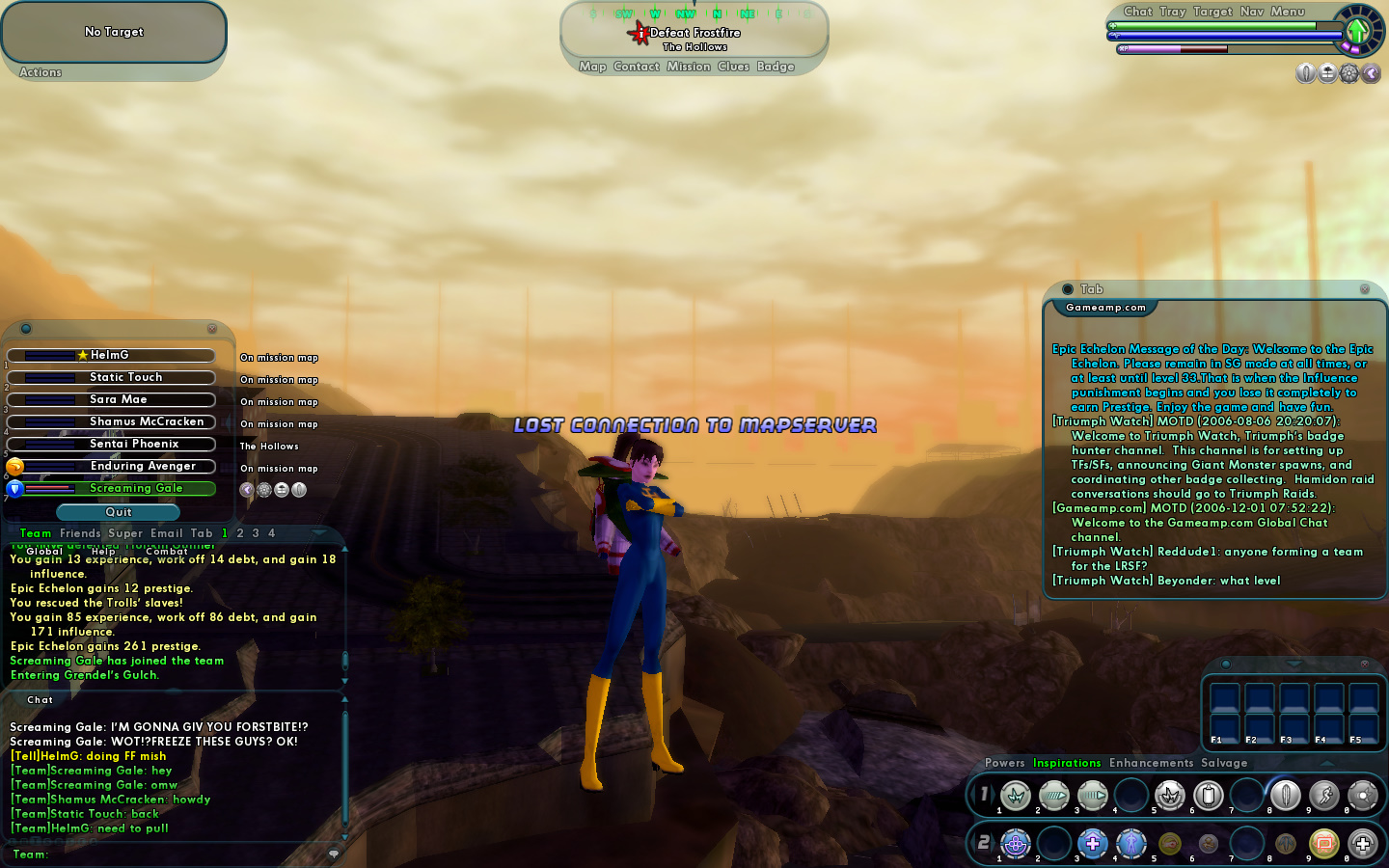Toggle the Tray window
1389x868 pixels.
pyautogui.click(x=1172, y=12)
